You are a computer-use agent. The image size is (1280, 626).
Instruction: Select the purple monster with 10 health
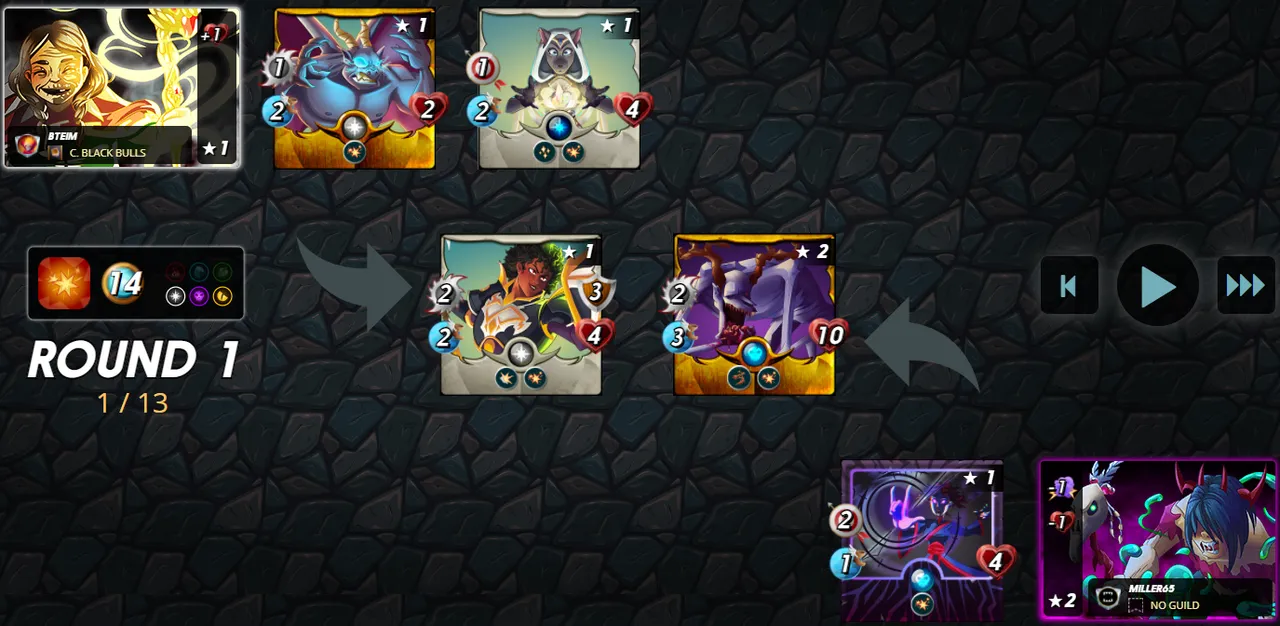pos(754,314)
